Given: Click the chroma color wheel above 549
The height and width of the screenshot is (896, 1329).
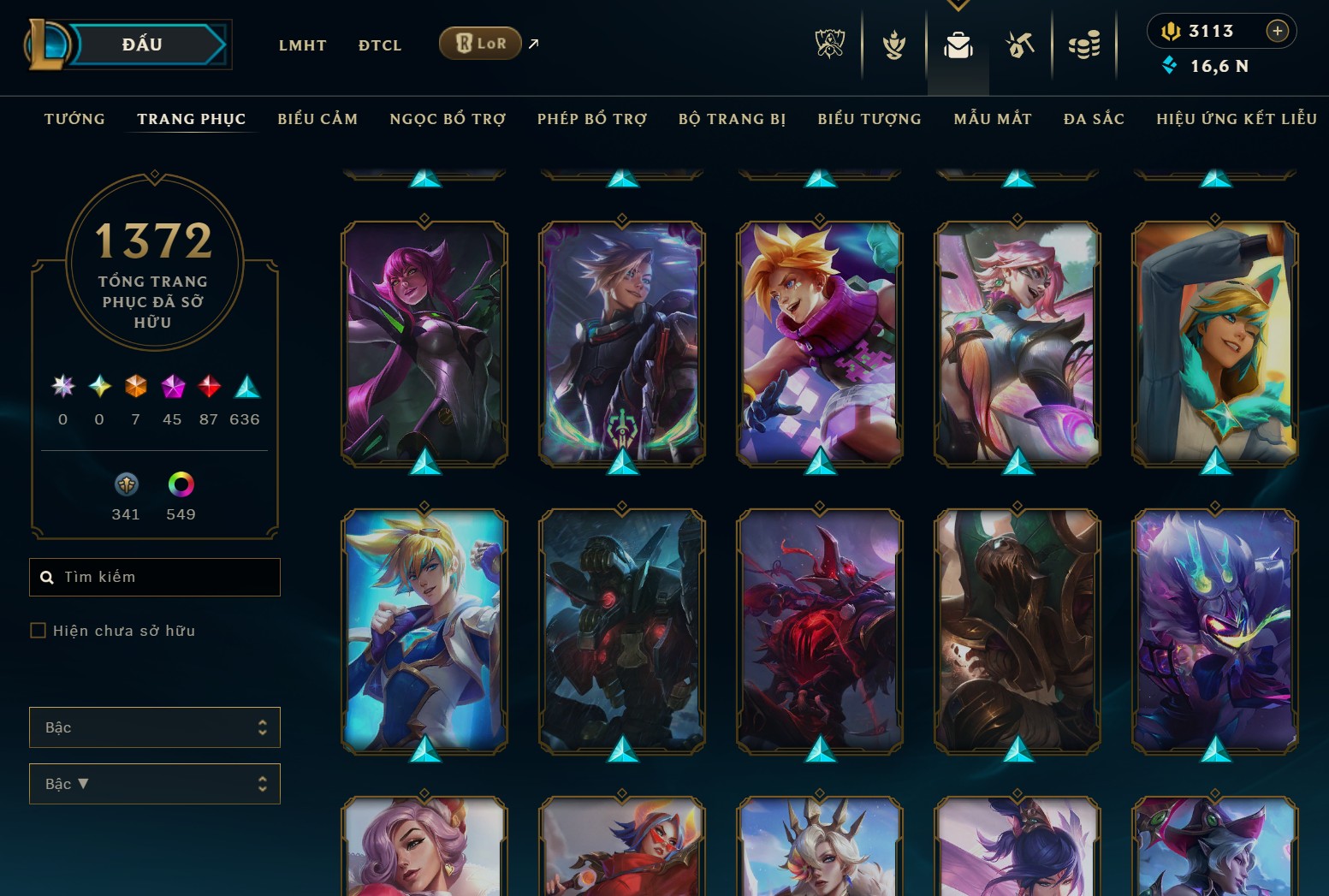Looking at the screenshot, I should click(180, 484).
